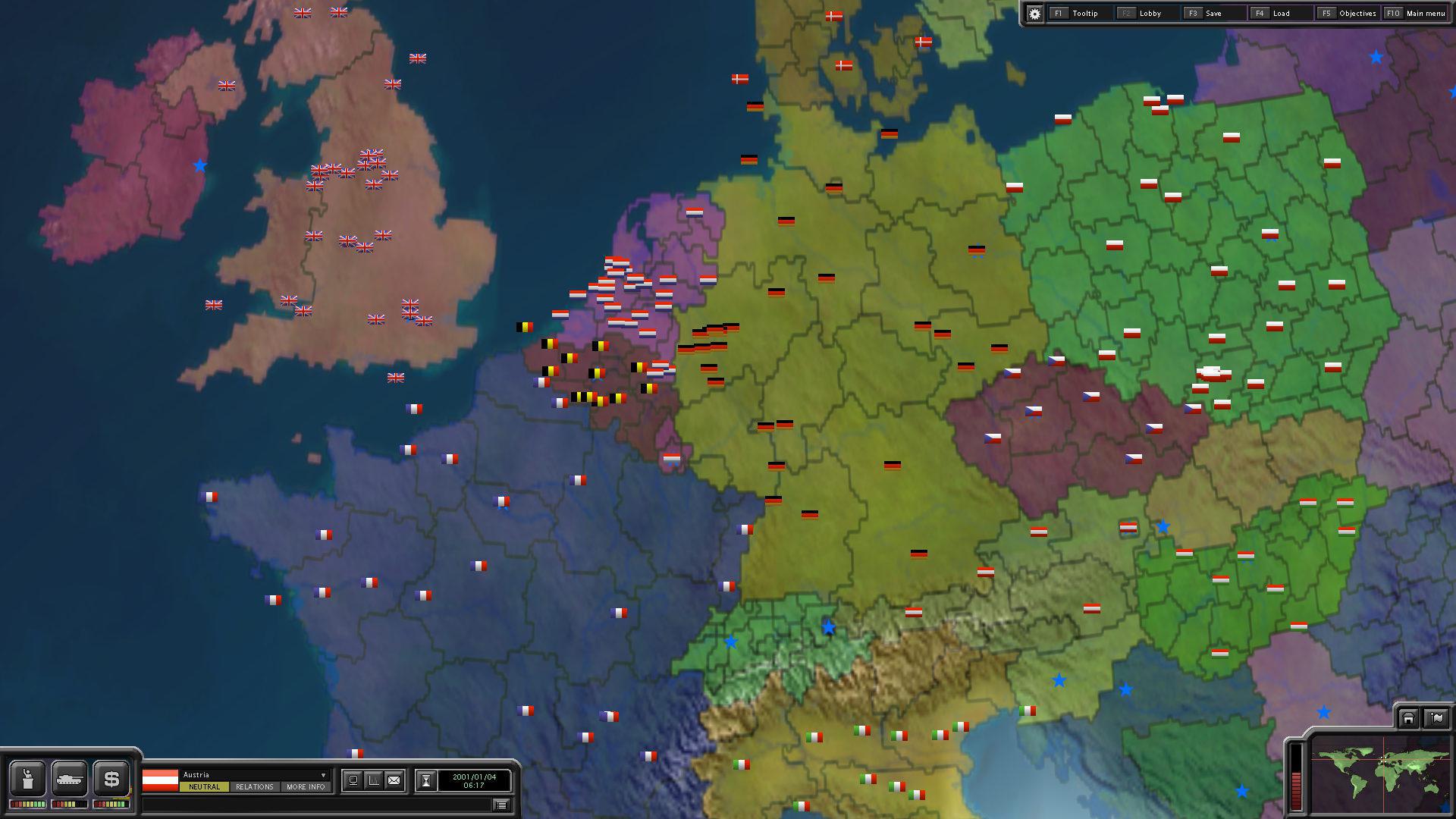Expand the Austria country dropdown
The image size is (1456, 819).
coord(324,775)
